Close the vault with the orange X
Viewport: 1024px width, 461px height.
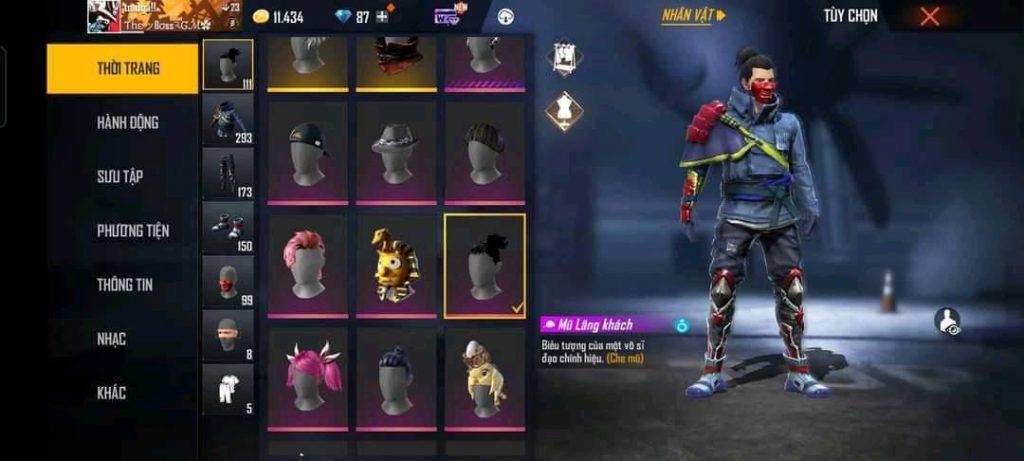[x=930, y=16]
